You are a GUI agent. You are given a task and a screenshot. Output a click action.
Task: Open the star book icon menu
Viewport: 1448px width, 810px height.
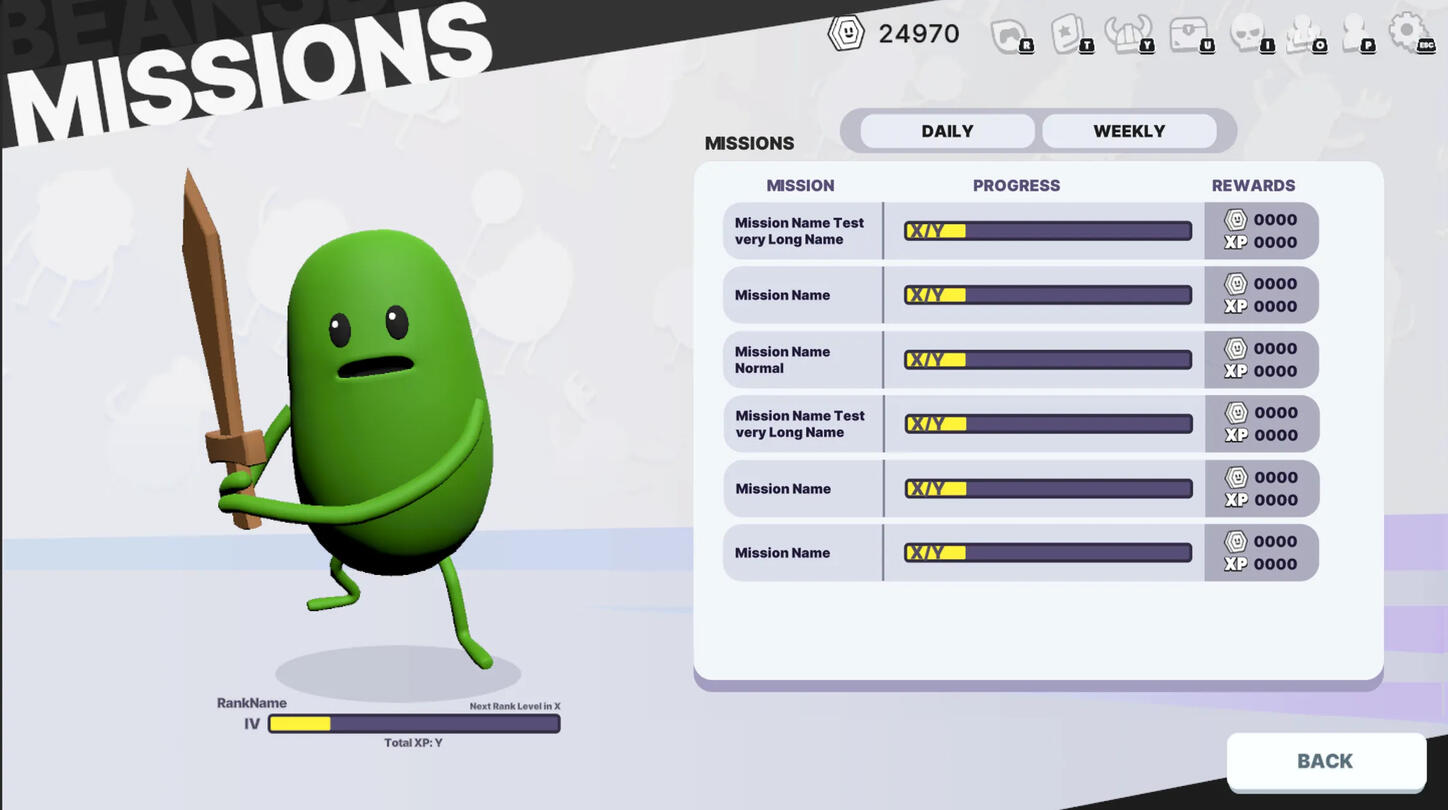tap(1069, 35)
